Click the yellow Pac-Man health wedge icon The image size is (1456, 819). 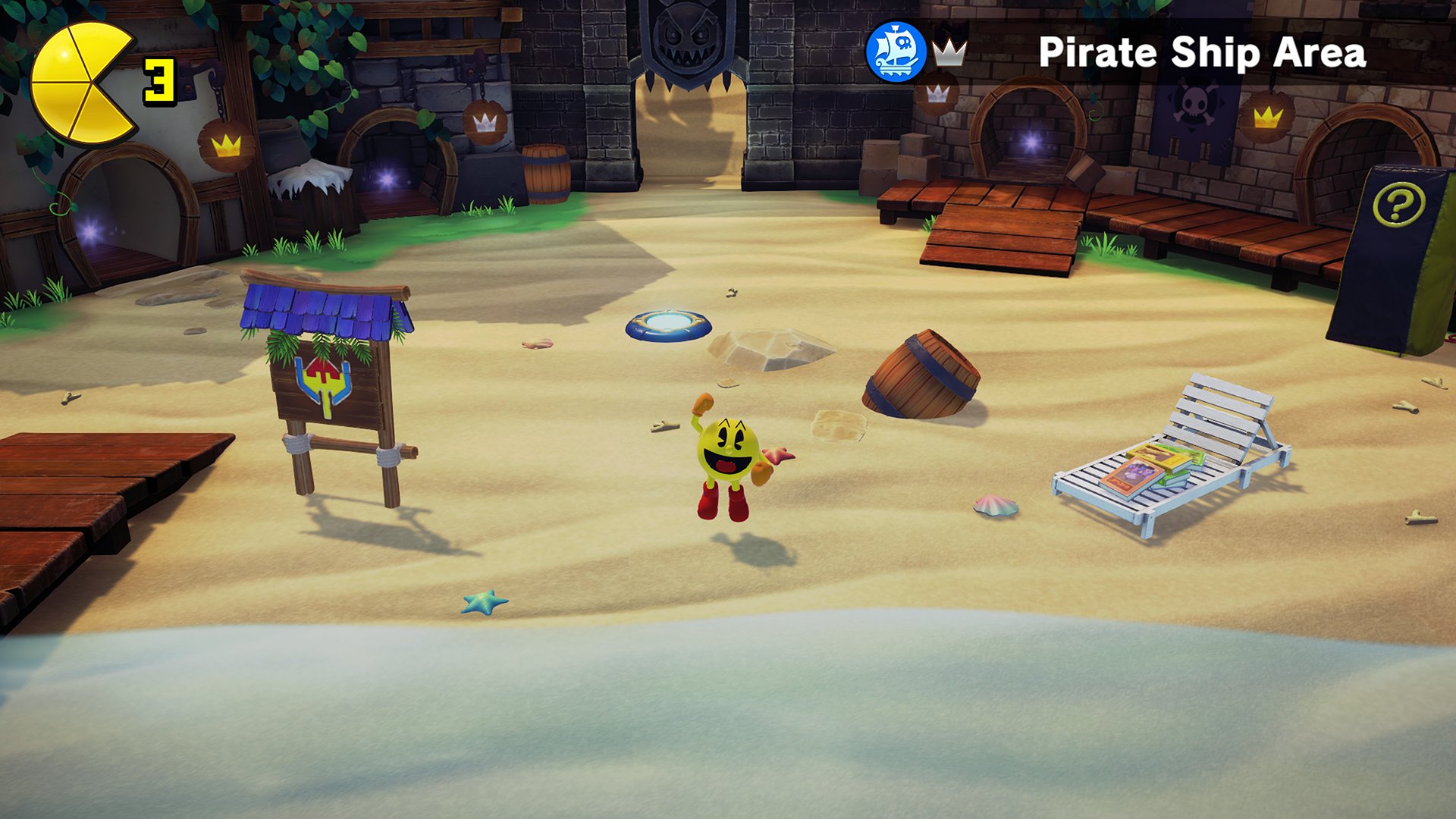pos(82,83)
